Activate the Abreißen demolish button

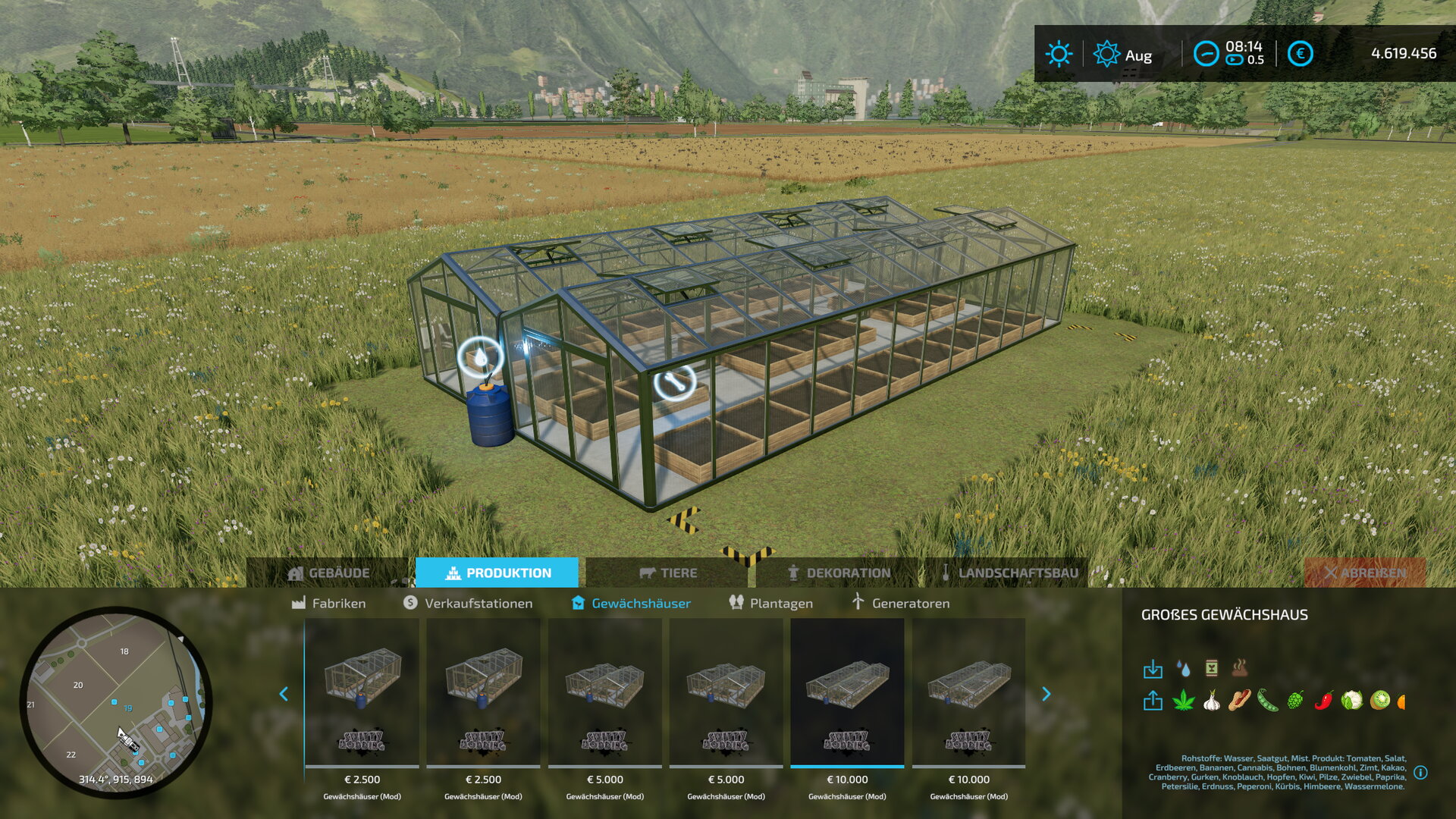click(x=1365, y=573)
